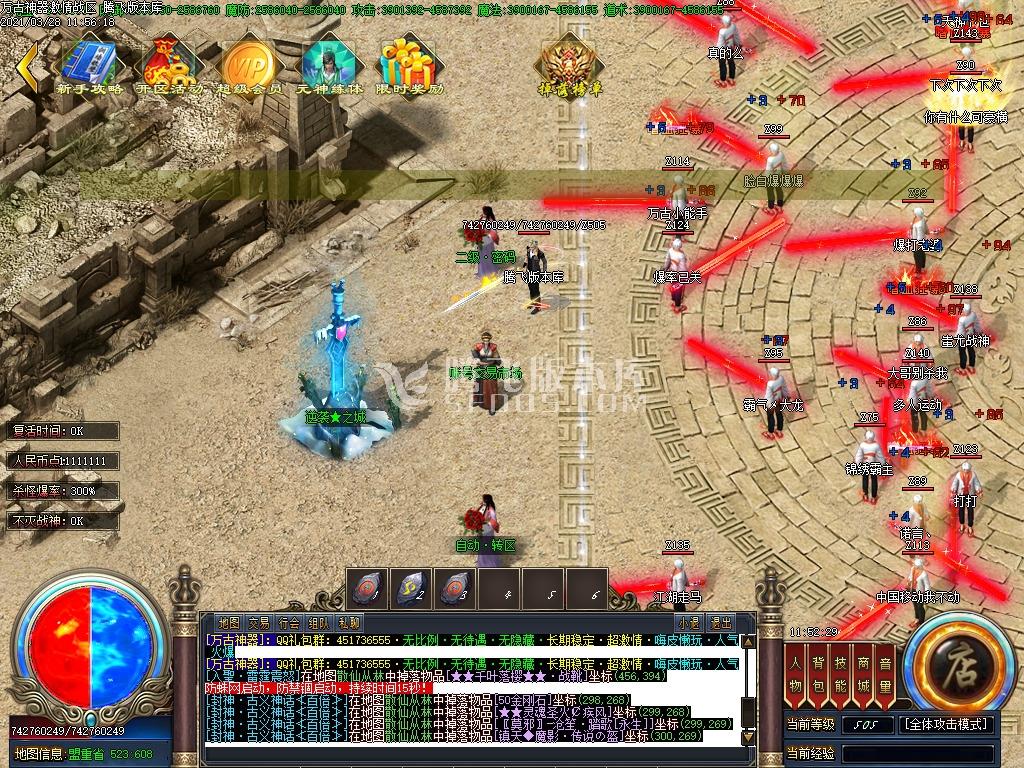The image size is (1024, 768).
Task: Toggle the 全体攻击模式 attack mode
Action: (x=946, y=724)
